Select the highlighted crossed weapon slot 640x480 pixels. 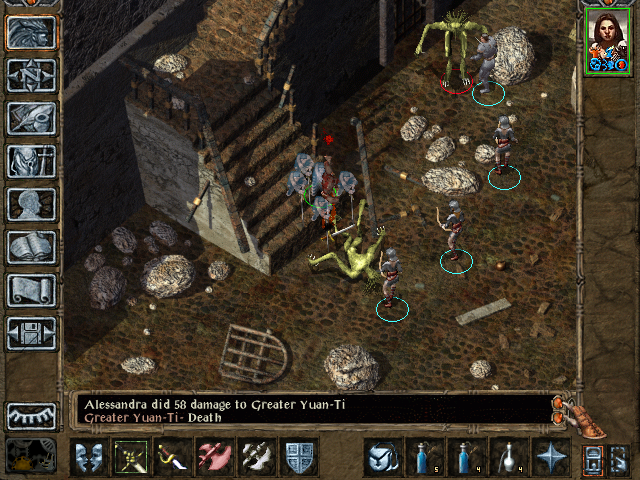pyautogui.click(x=130, y=457)
